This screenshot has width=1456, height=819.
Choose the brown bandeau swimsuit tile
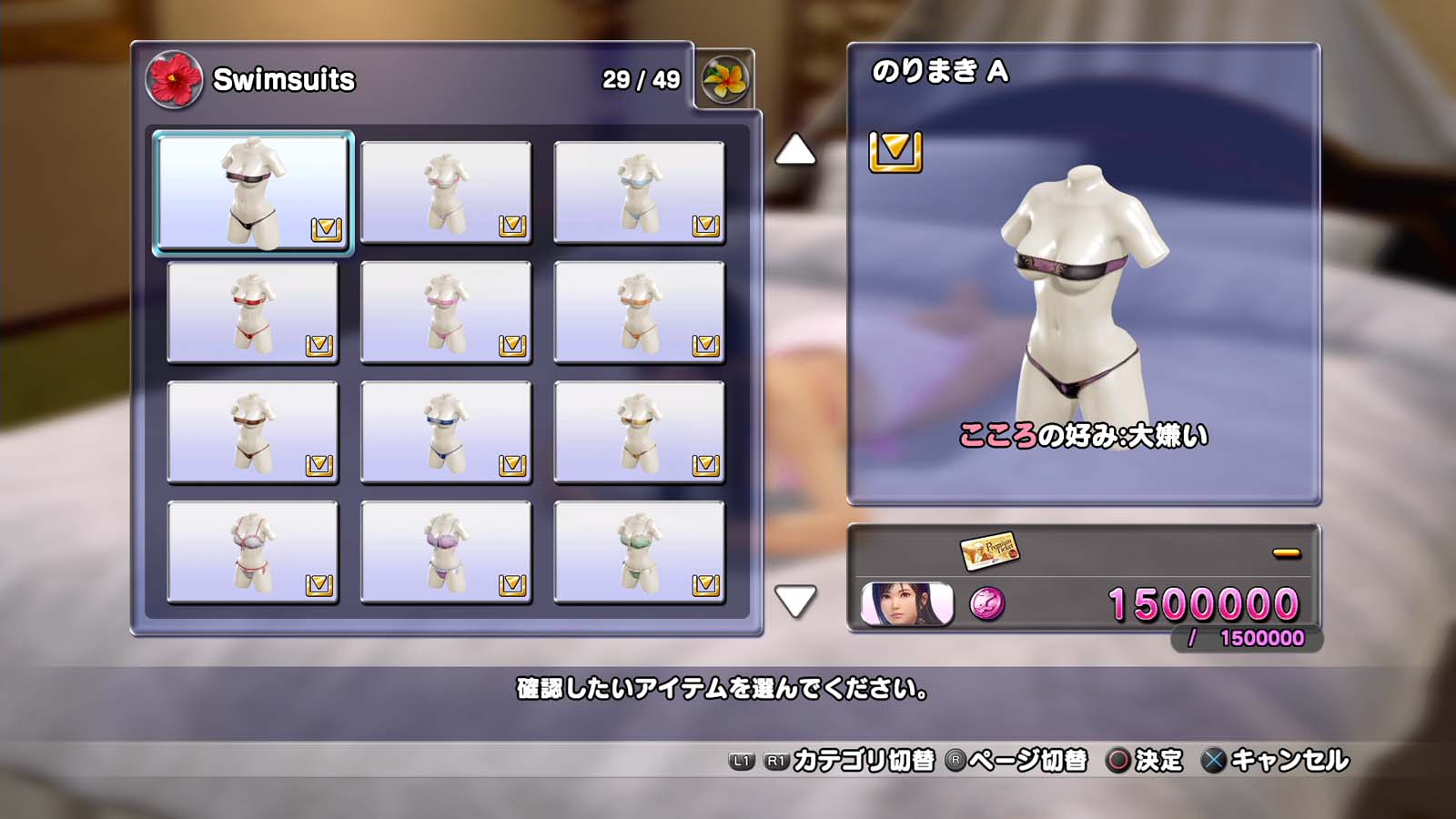pyautogui.click(x=253, y=432)
